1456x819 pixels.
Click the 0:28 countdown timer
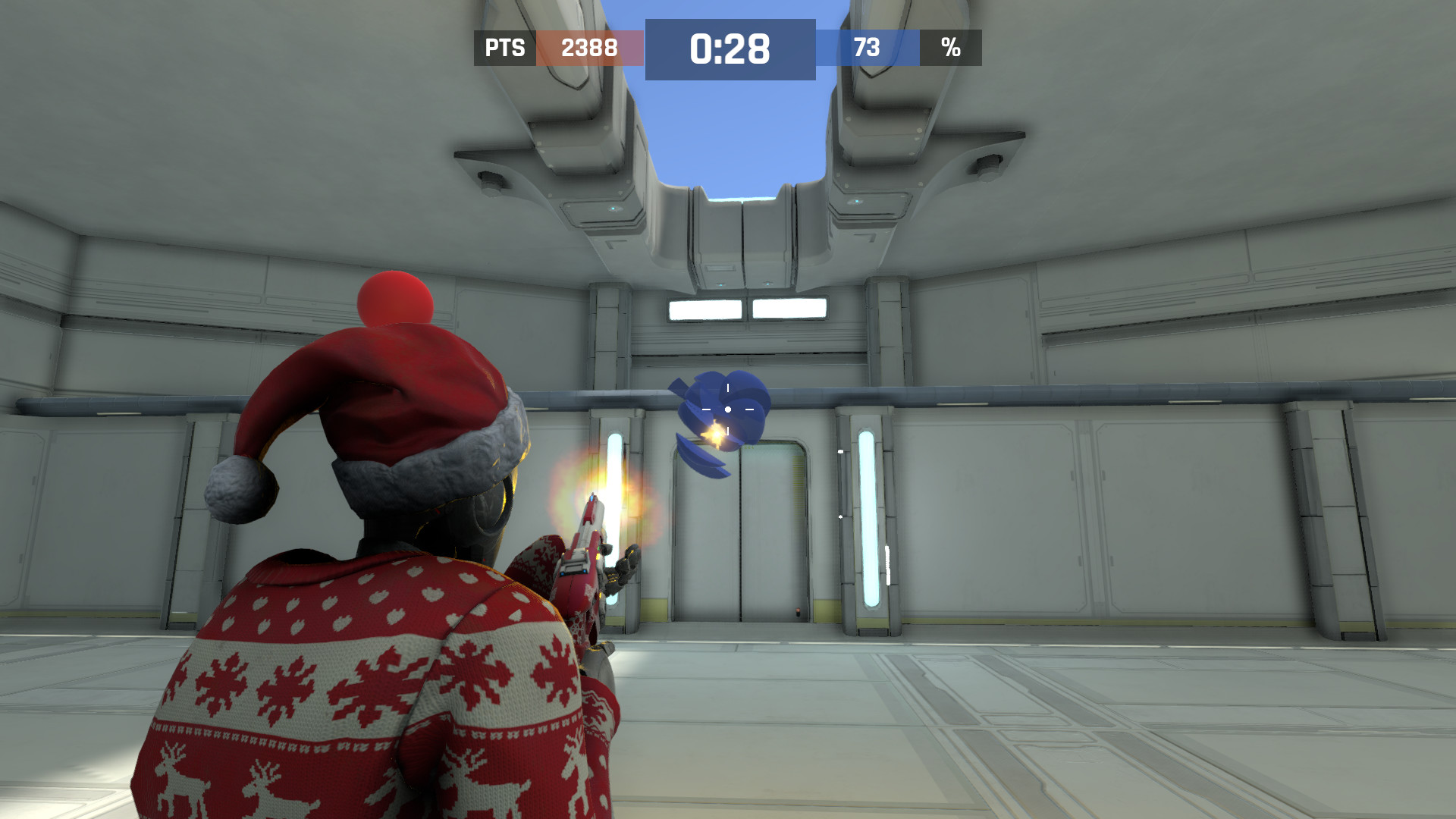click(729, 48)
